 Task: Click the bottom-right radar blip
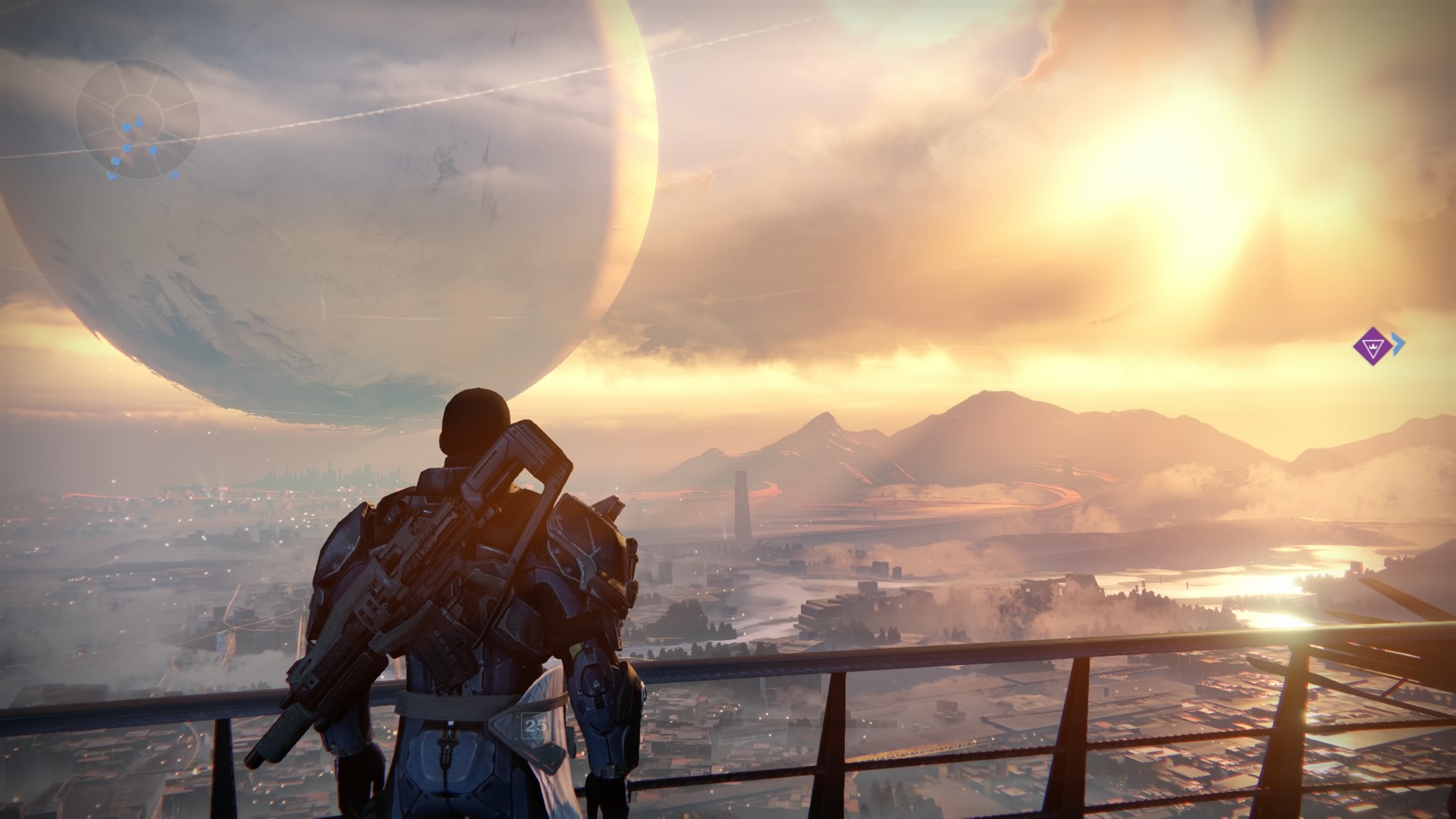[175, 177]
